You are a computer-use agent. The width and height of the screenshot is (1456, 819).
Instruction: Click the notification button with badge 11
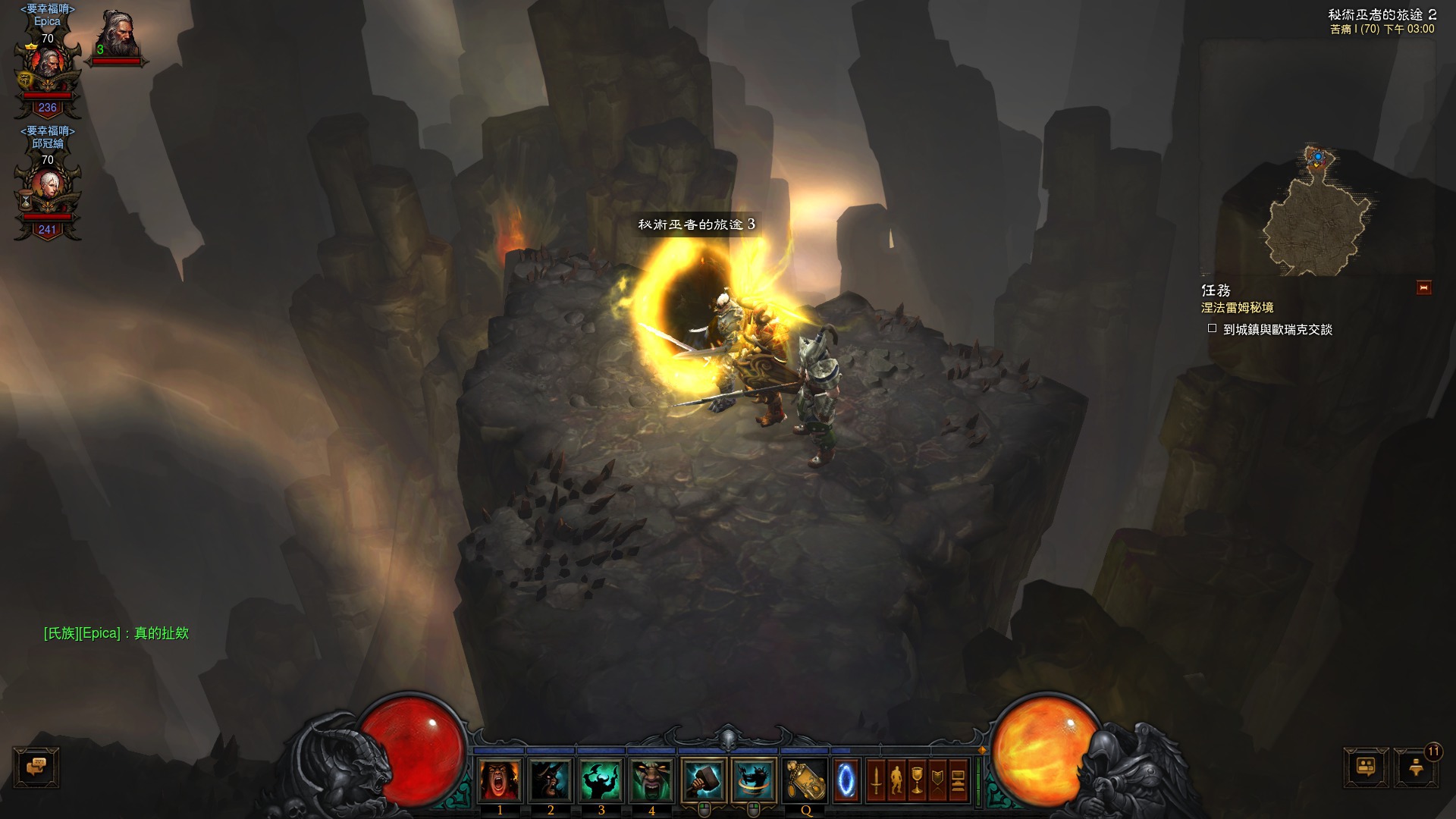[1416, 767]
